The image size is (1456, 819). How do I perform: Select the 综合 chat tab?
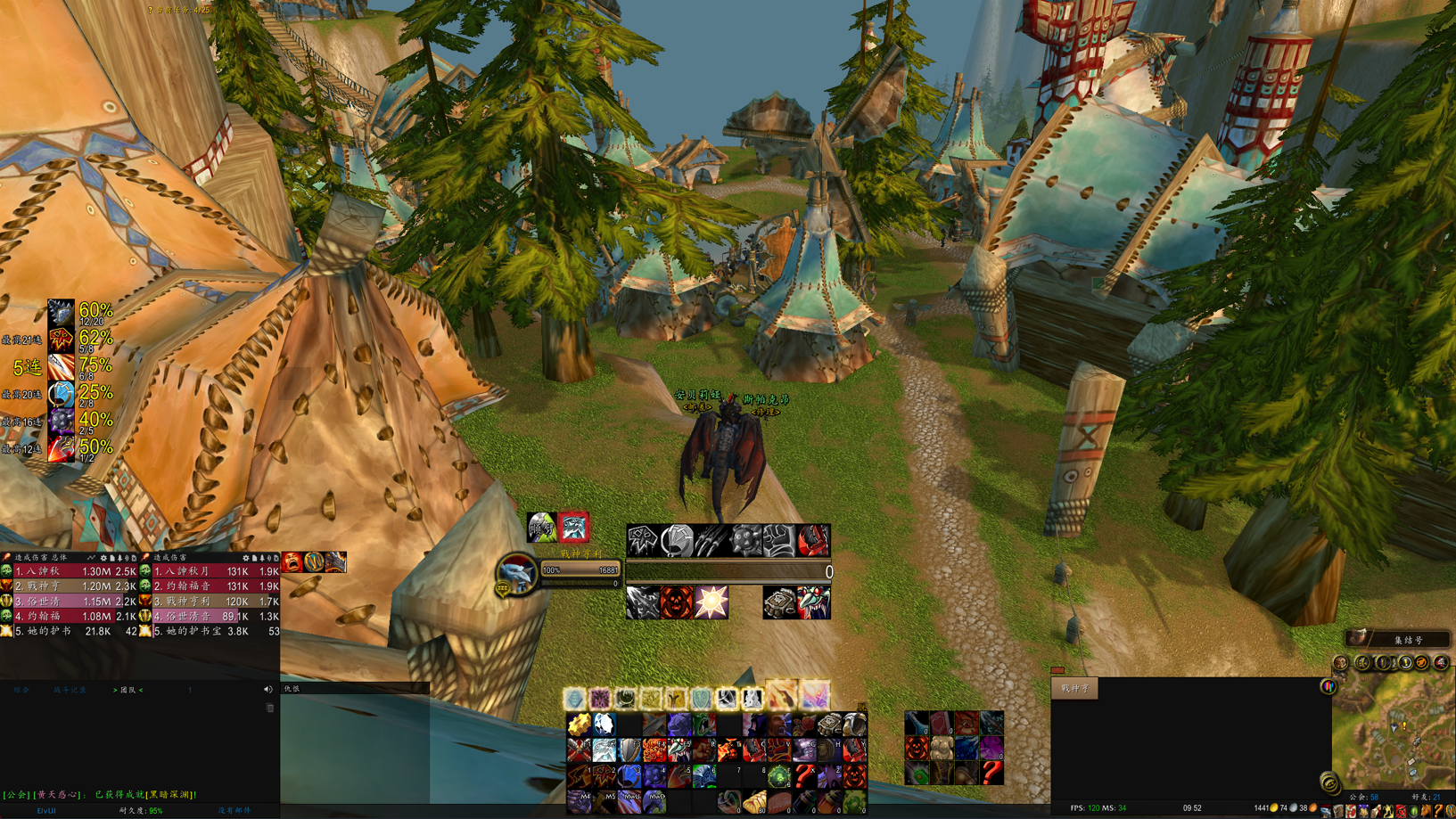pyautogui.click(x=21, y=690)
